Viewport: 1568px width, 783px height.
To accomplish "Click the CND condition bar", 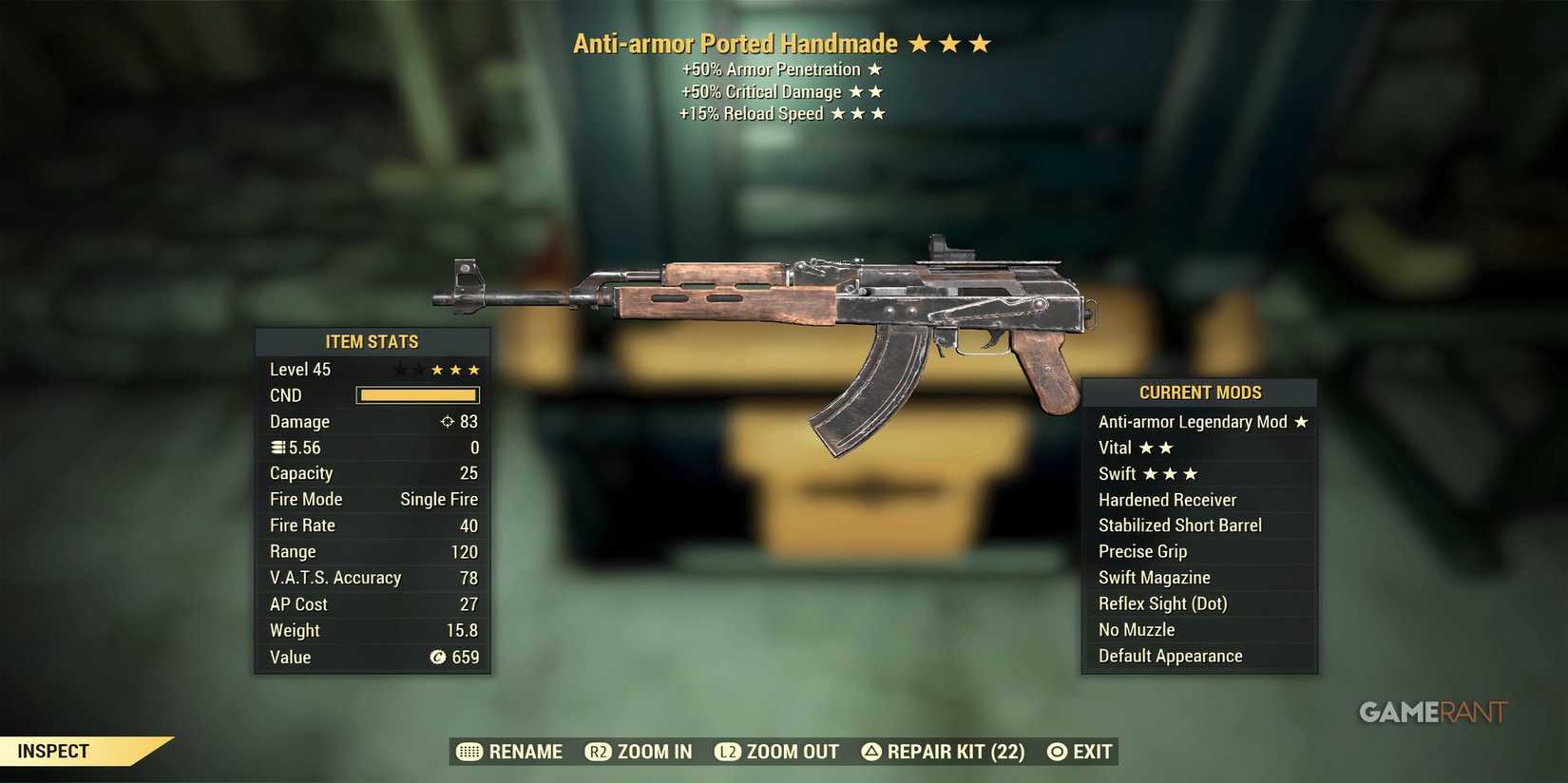I will click(x=417, y=394).
